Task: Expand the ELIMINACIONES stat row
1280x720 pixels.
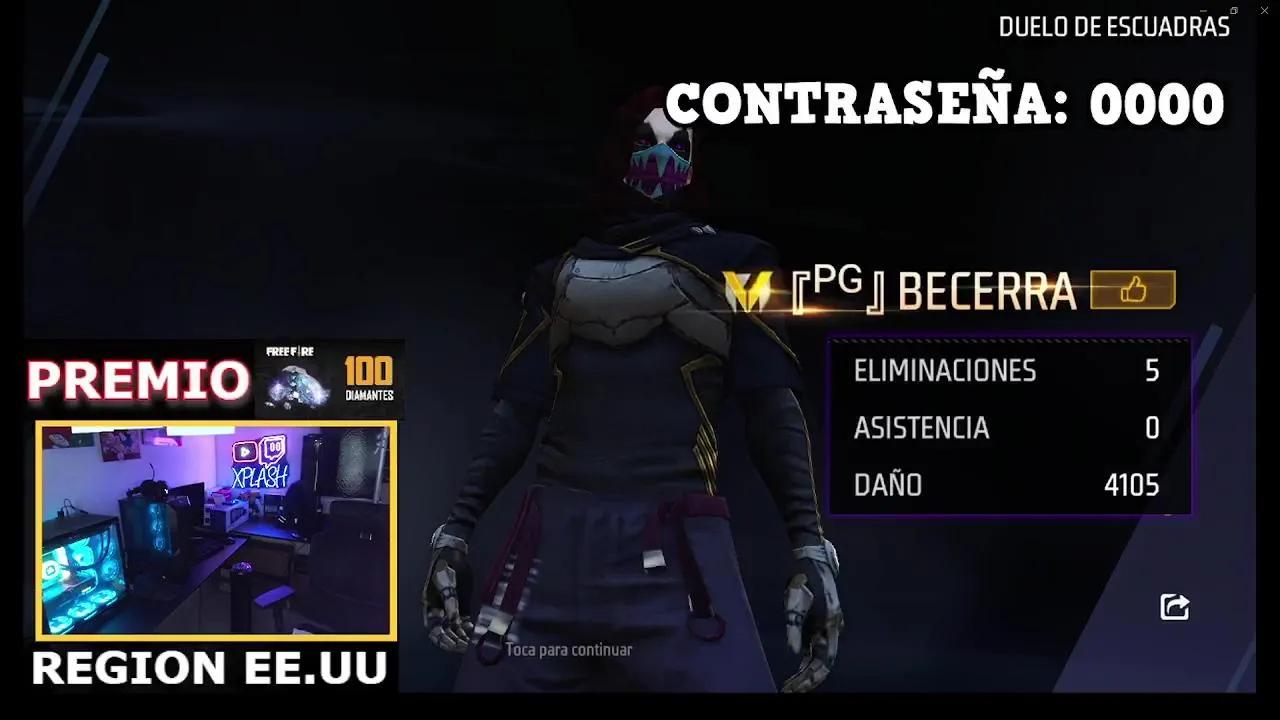Action: coord(1000,370)
